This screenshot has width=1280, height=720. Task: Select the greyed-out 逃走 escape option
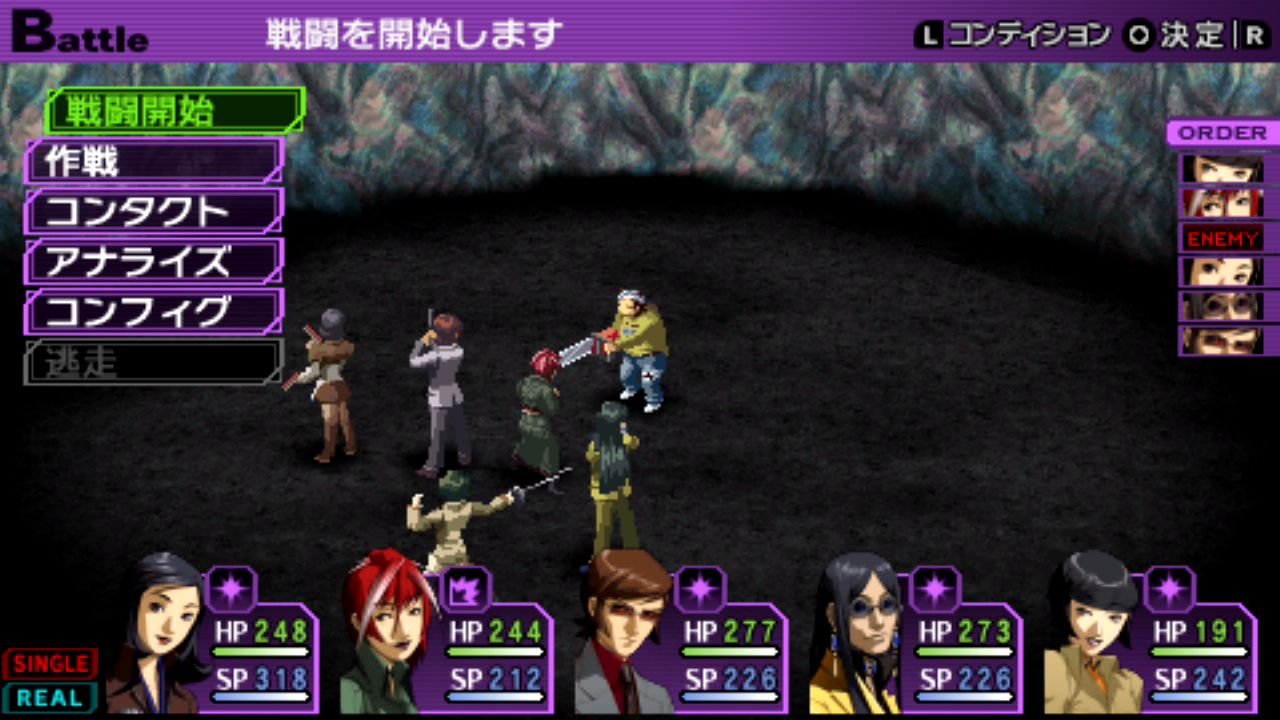(154, 362)
